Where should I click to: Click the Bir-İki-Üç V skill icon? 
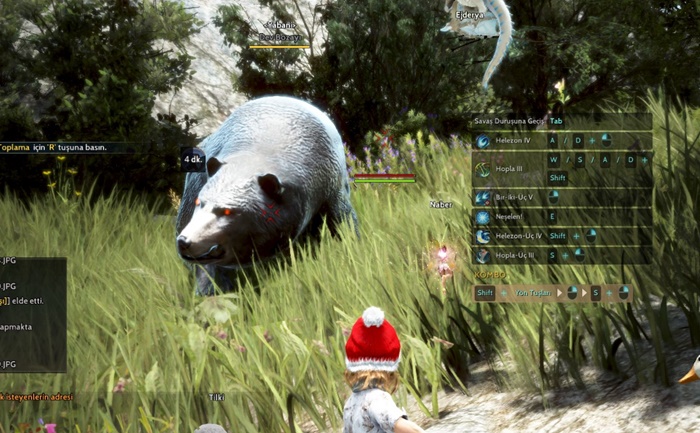(x=483, y=198)
